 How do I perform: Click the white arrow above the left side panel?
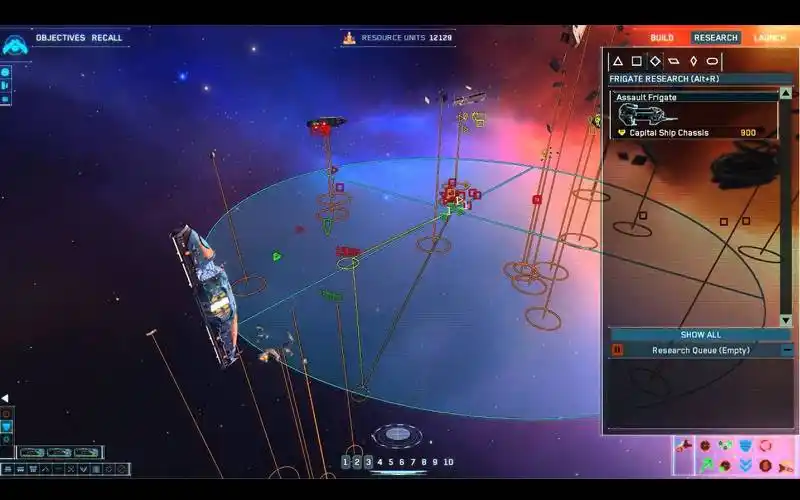(4, 398)
